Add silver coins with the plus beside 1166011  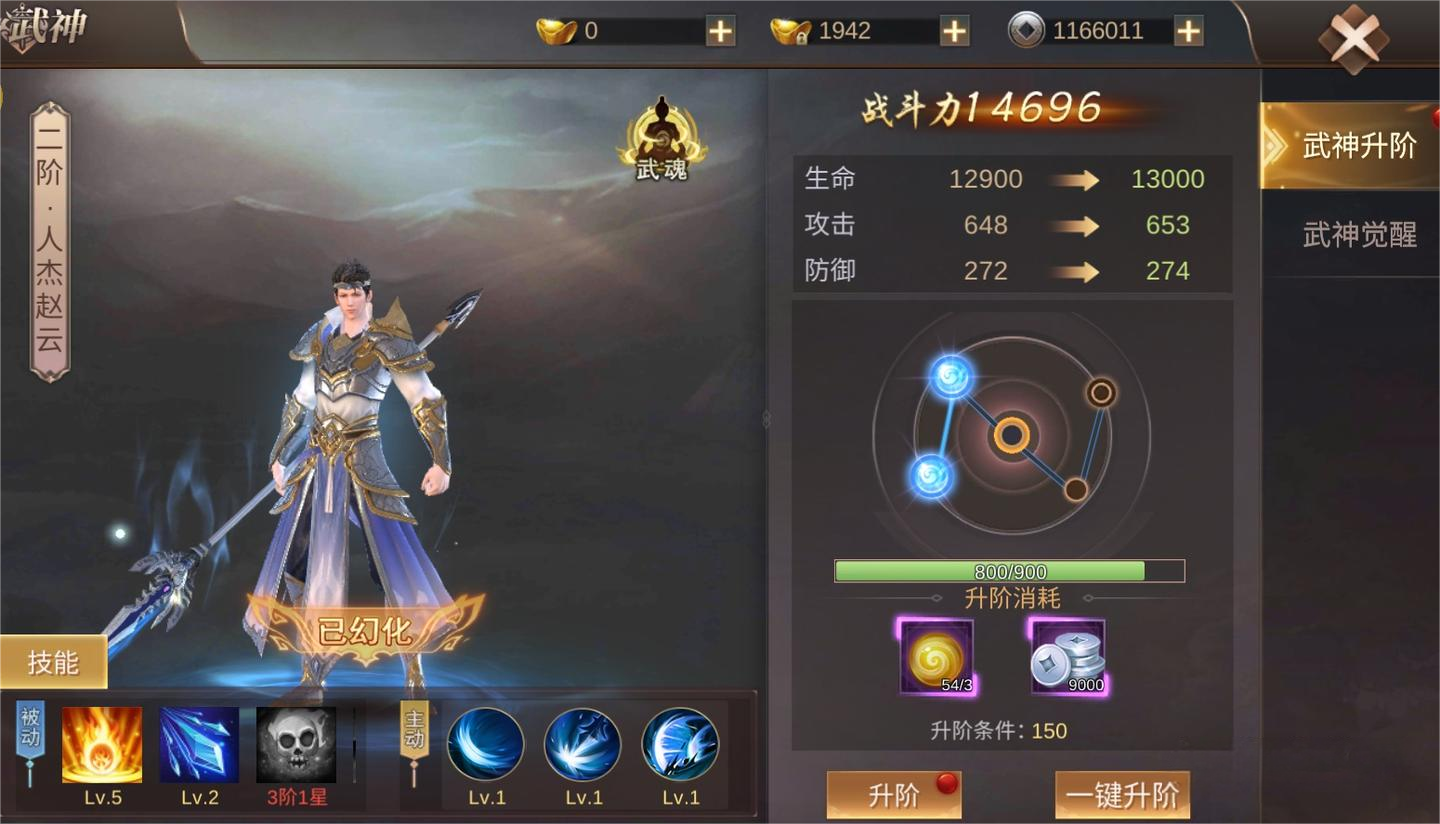click(x=1188, y=31)
